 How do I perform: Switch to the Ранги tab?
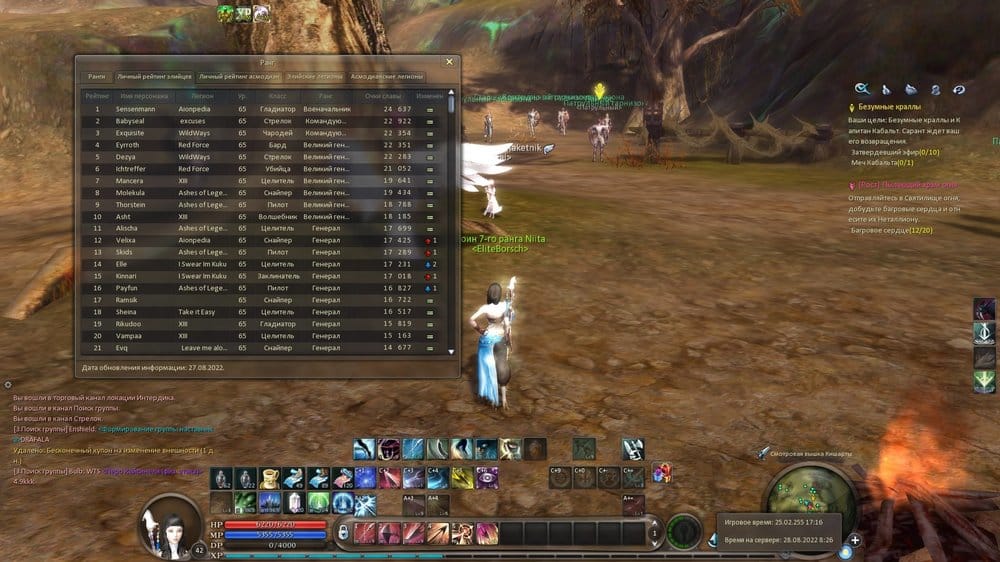coord(96,76)
